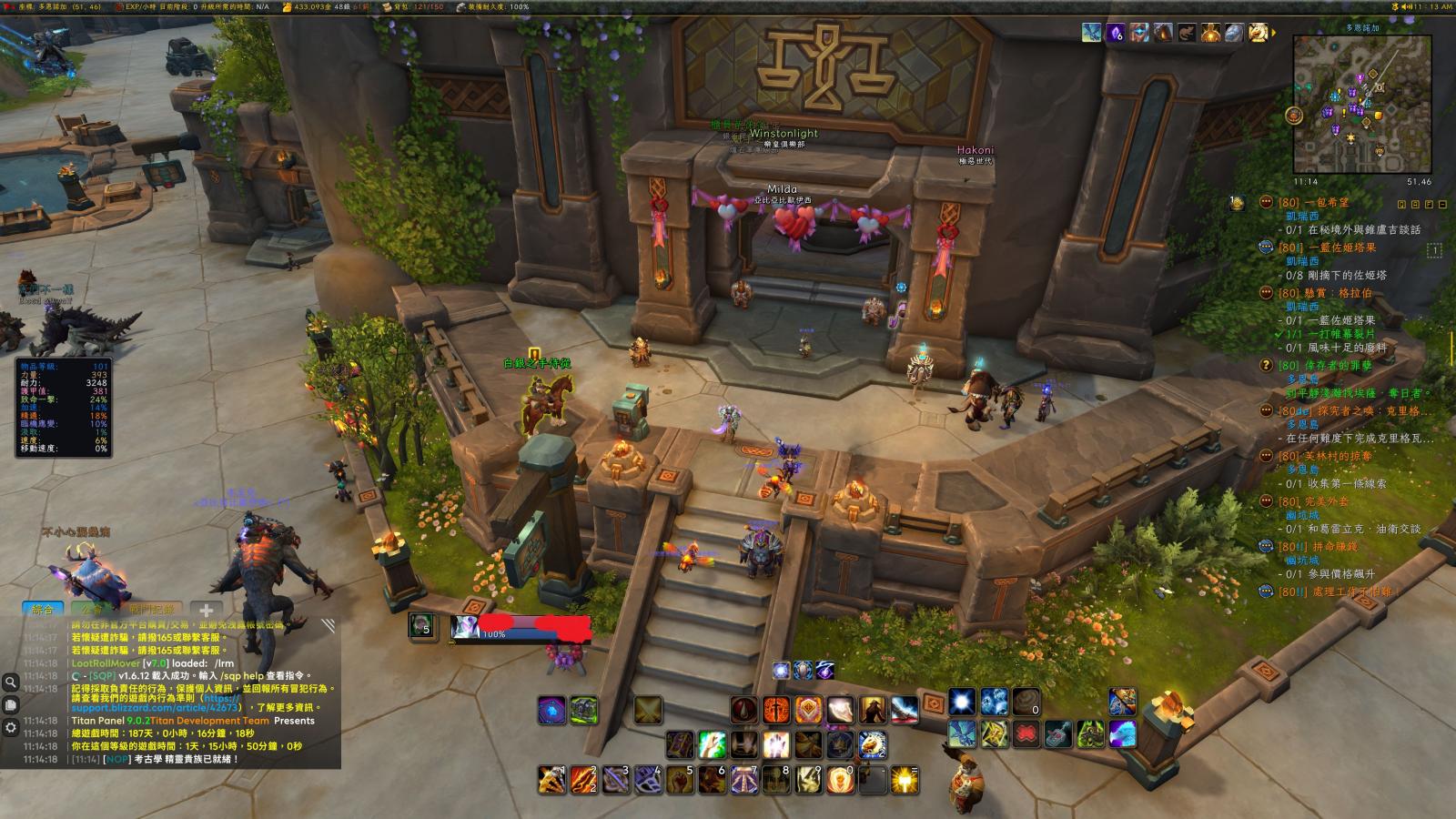Open chat search with the magnifier icon
This screenshot has height=819, width=1456.
click(11, 682)
